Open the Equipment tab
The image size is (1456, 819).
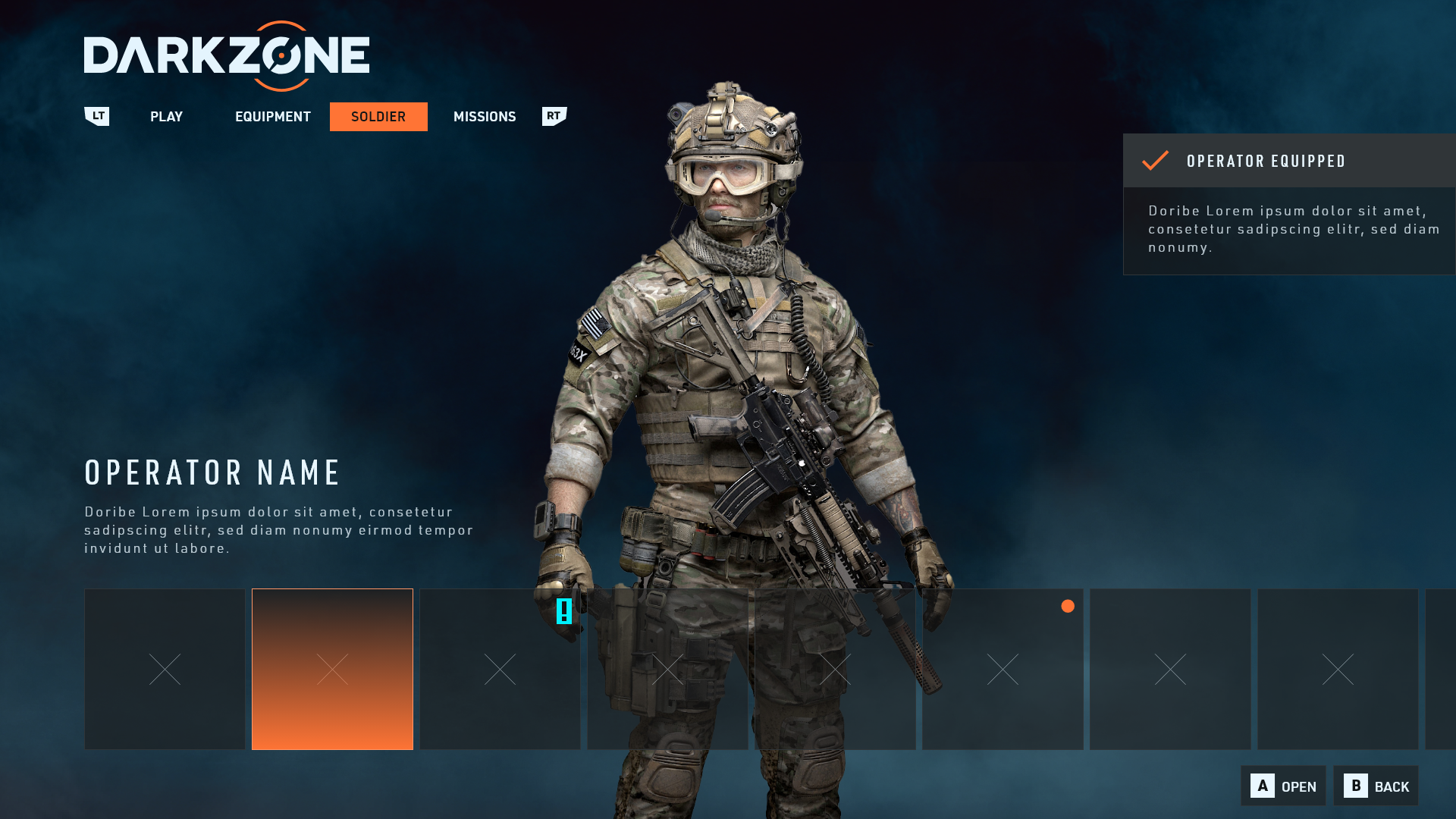[x=272, y=117]
